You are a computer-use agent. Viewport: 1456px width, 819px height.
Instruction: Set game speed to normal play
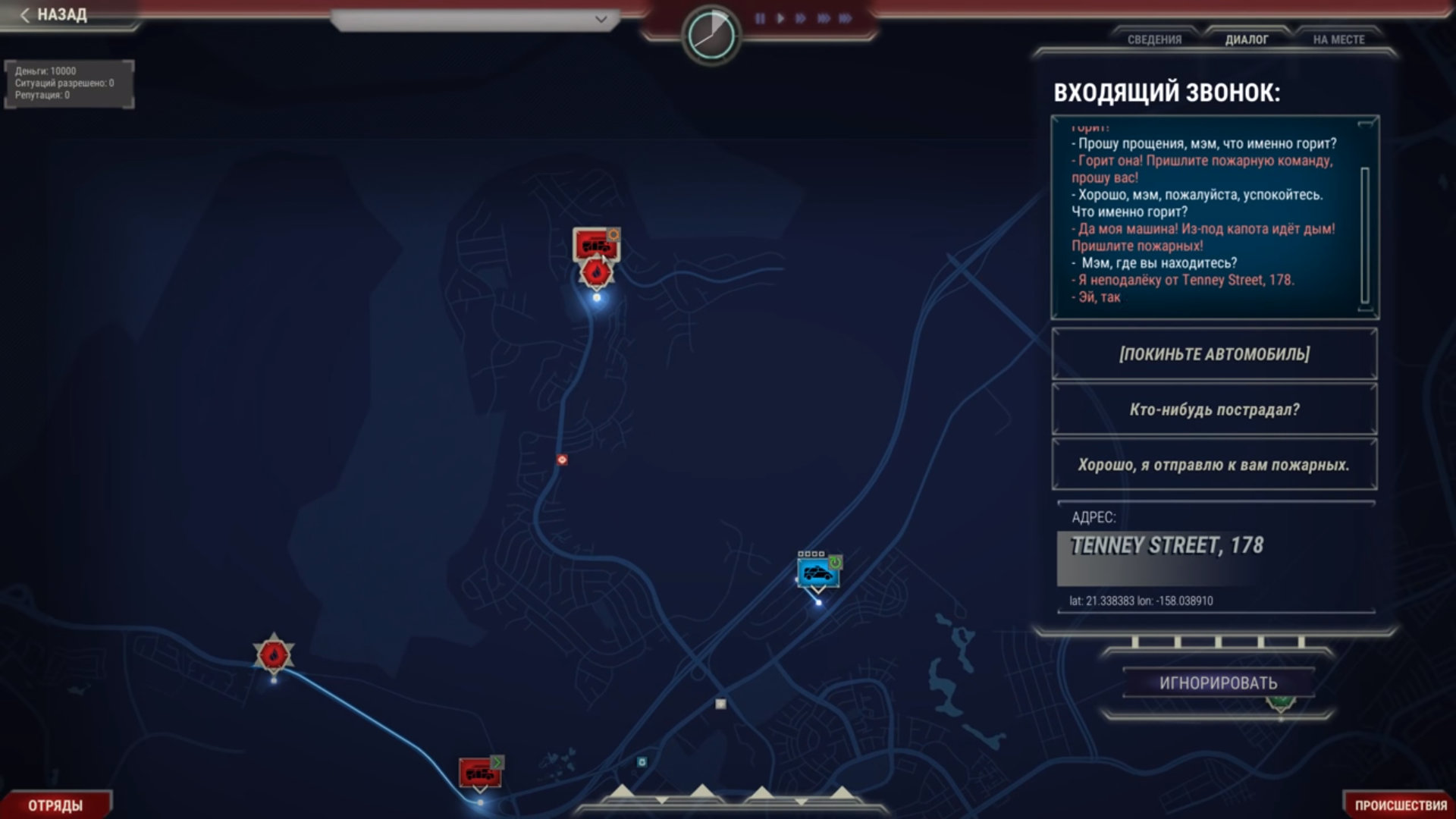click(780, 18)
